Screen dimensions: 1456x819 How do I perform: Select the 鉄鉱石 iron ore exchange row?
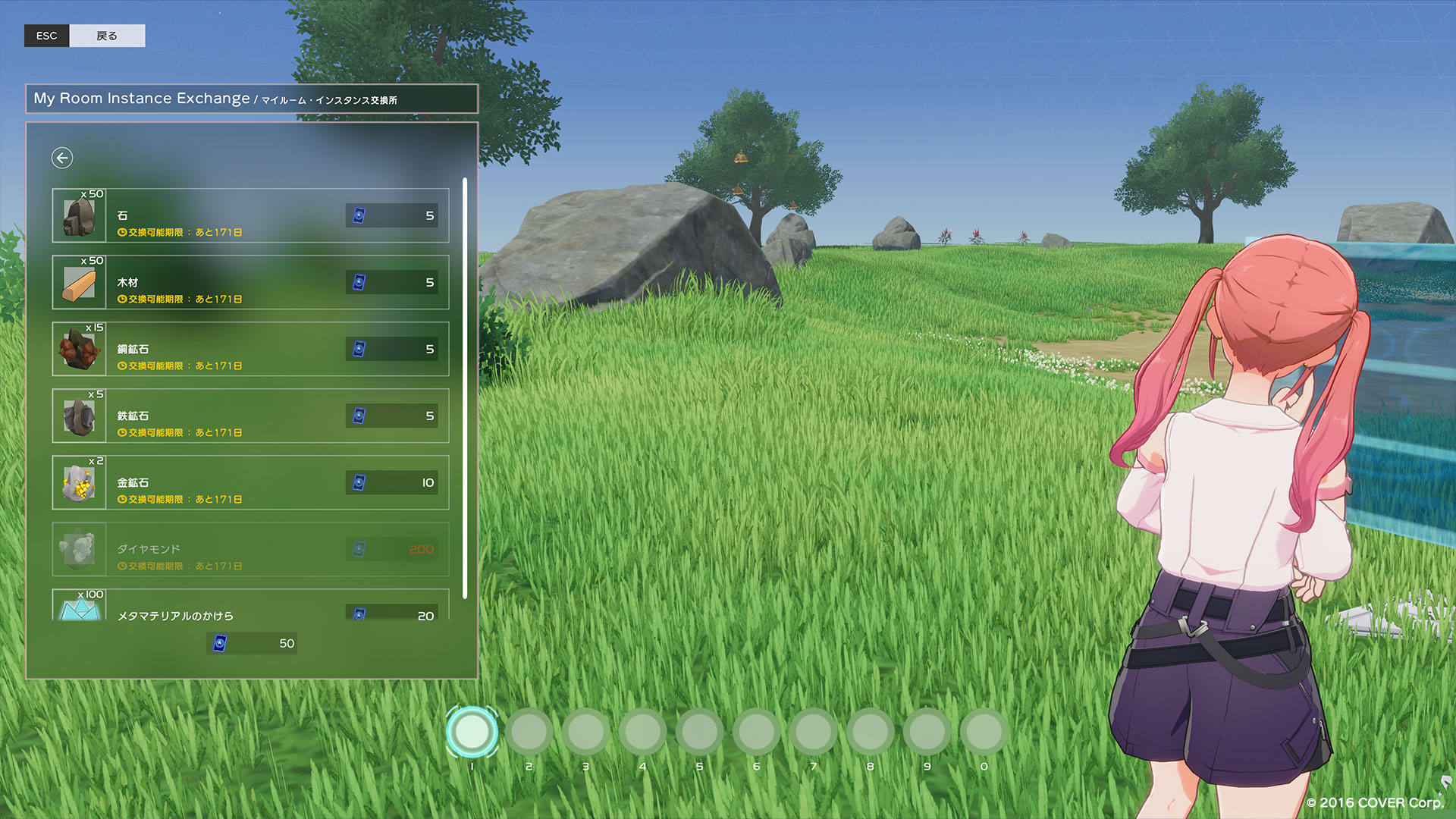(x=250, y=416)
